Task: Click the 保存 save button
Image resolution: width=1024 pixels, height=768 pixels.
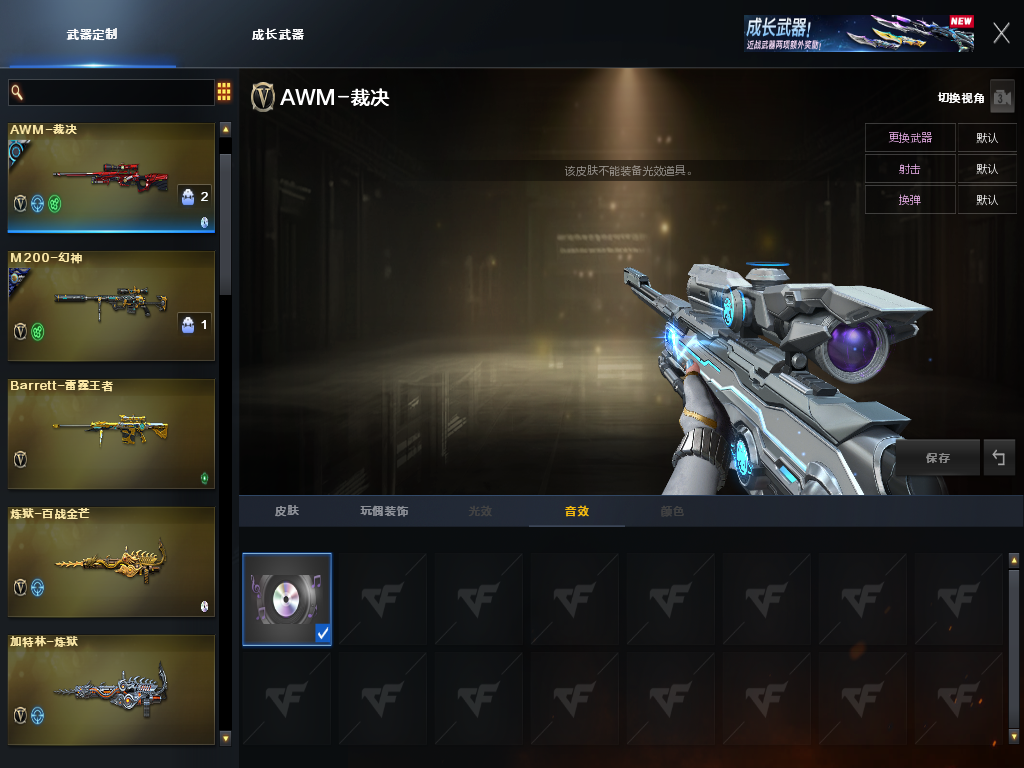Action: pos(937,458)
